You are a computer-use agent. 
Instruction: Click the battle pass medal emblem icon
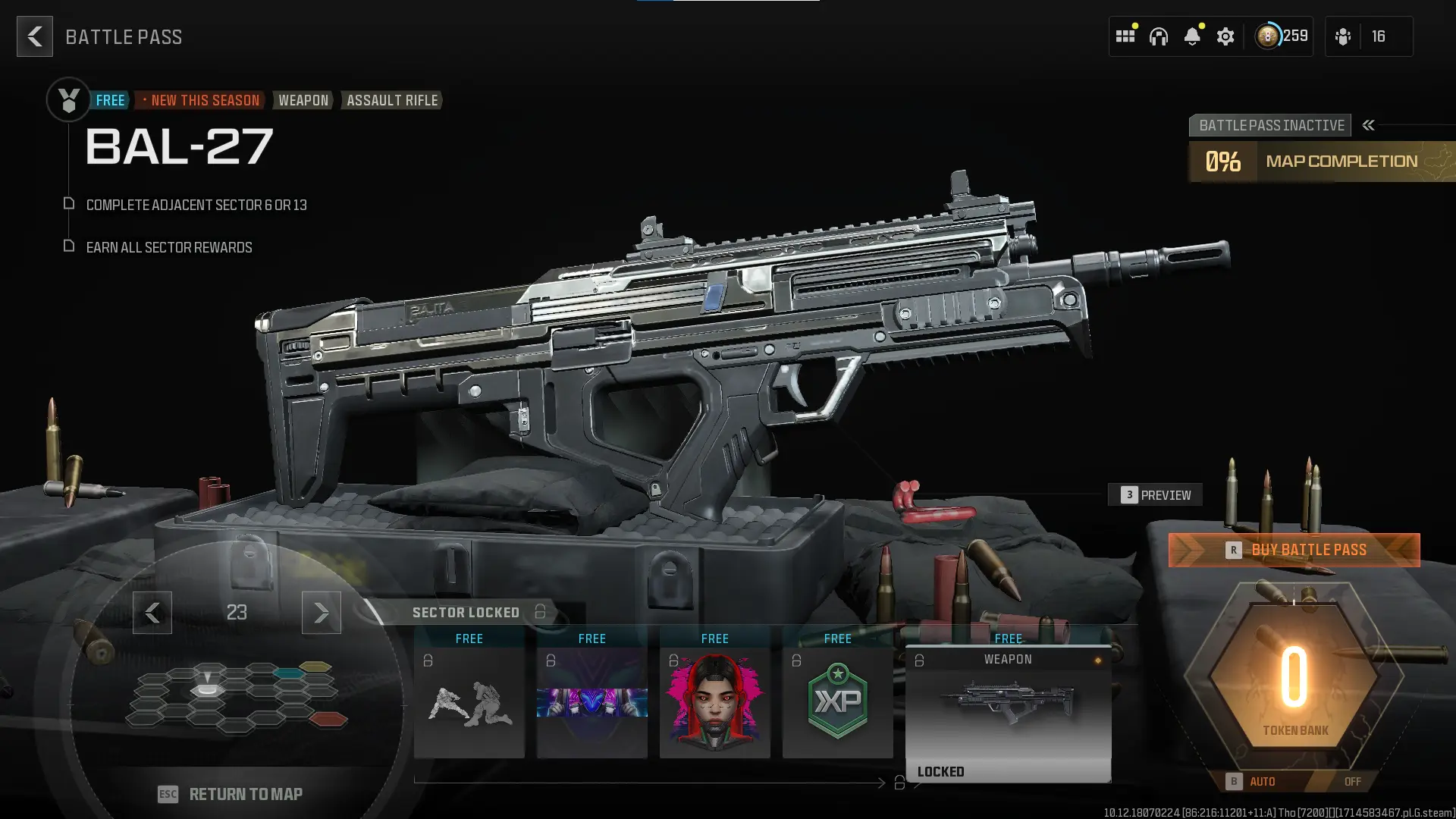(x=68, y=99)
